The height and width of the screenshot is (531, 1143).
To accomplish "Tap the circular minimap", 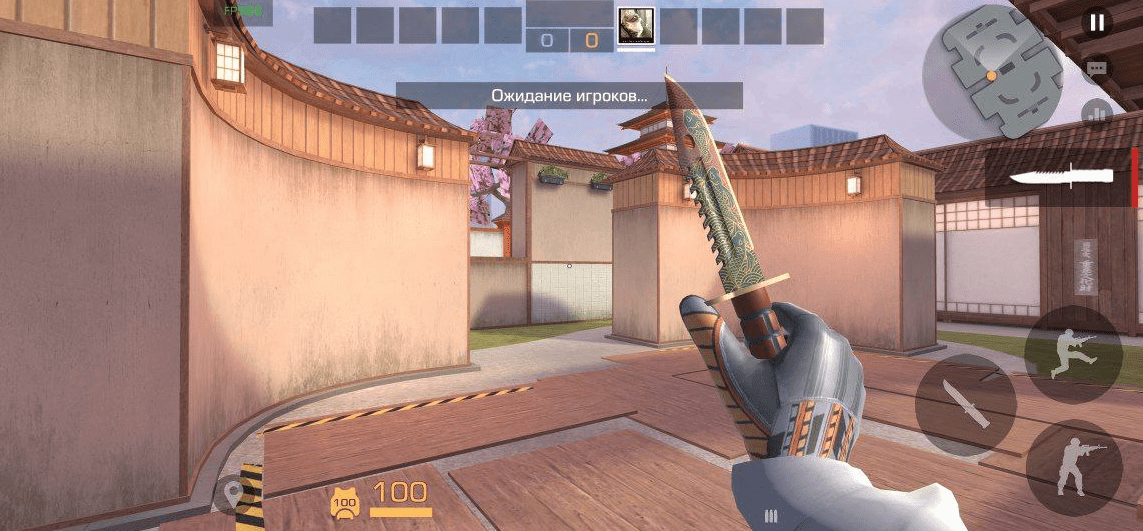I will pos(991,77).
